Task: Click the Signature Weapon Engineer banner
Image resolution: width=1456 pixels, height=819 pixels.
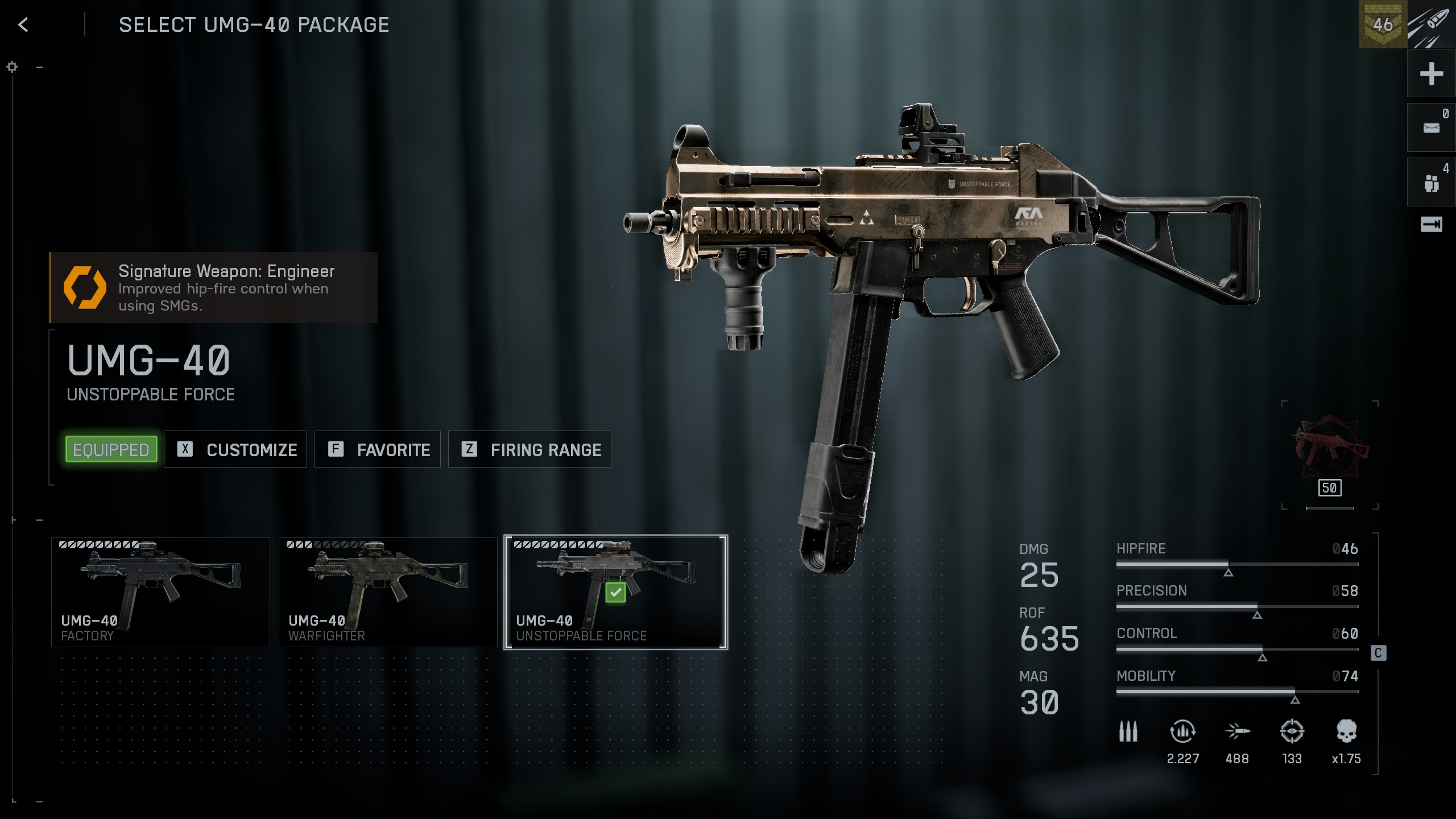Action: (213, 288)
